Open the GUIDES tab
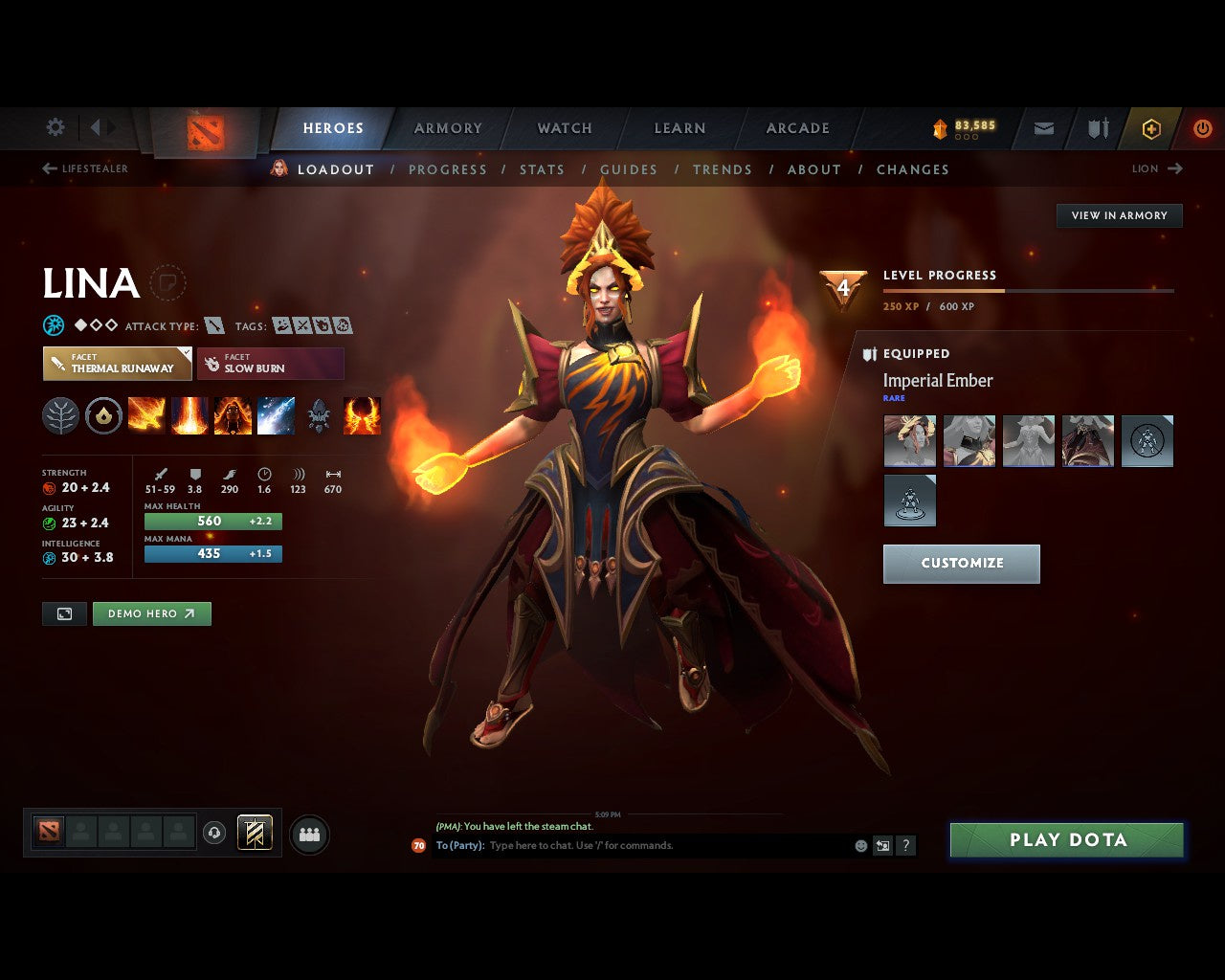This screenshot has height=980, width=1225. click(629, 169)
